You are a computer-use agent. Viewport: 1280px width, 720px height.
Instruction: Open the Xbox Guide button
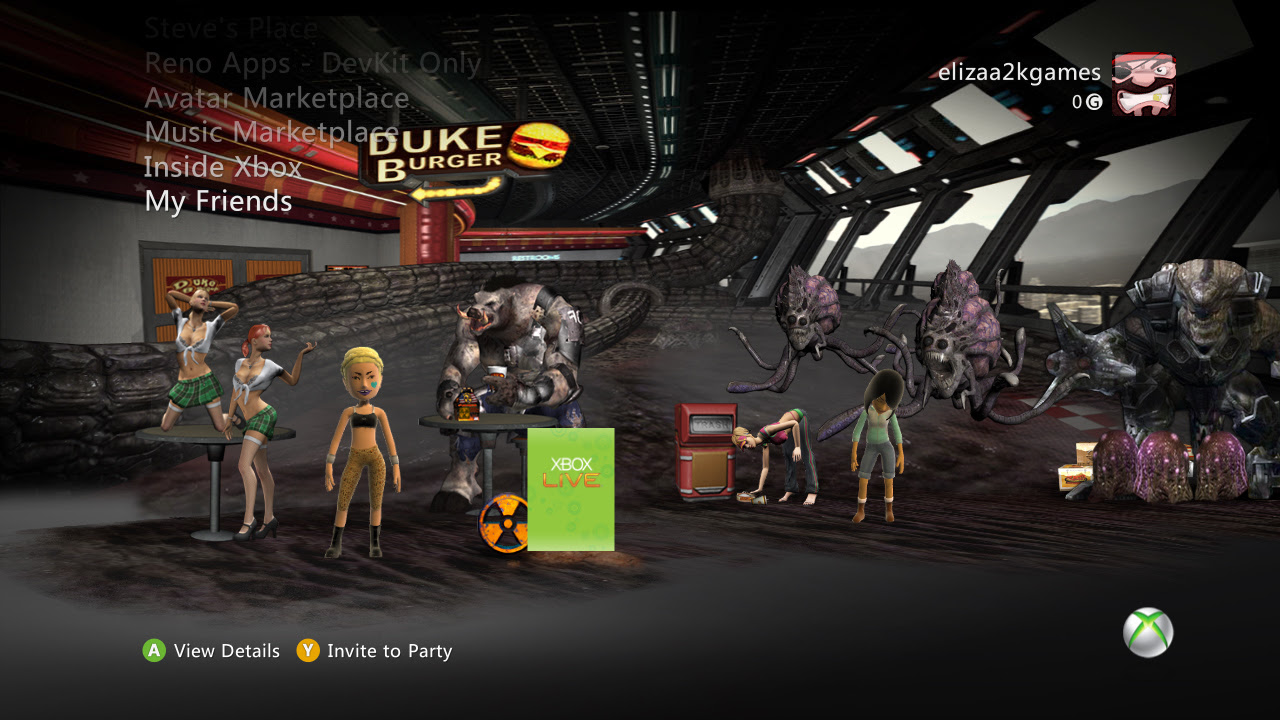click(x=1146, y=631)
